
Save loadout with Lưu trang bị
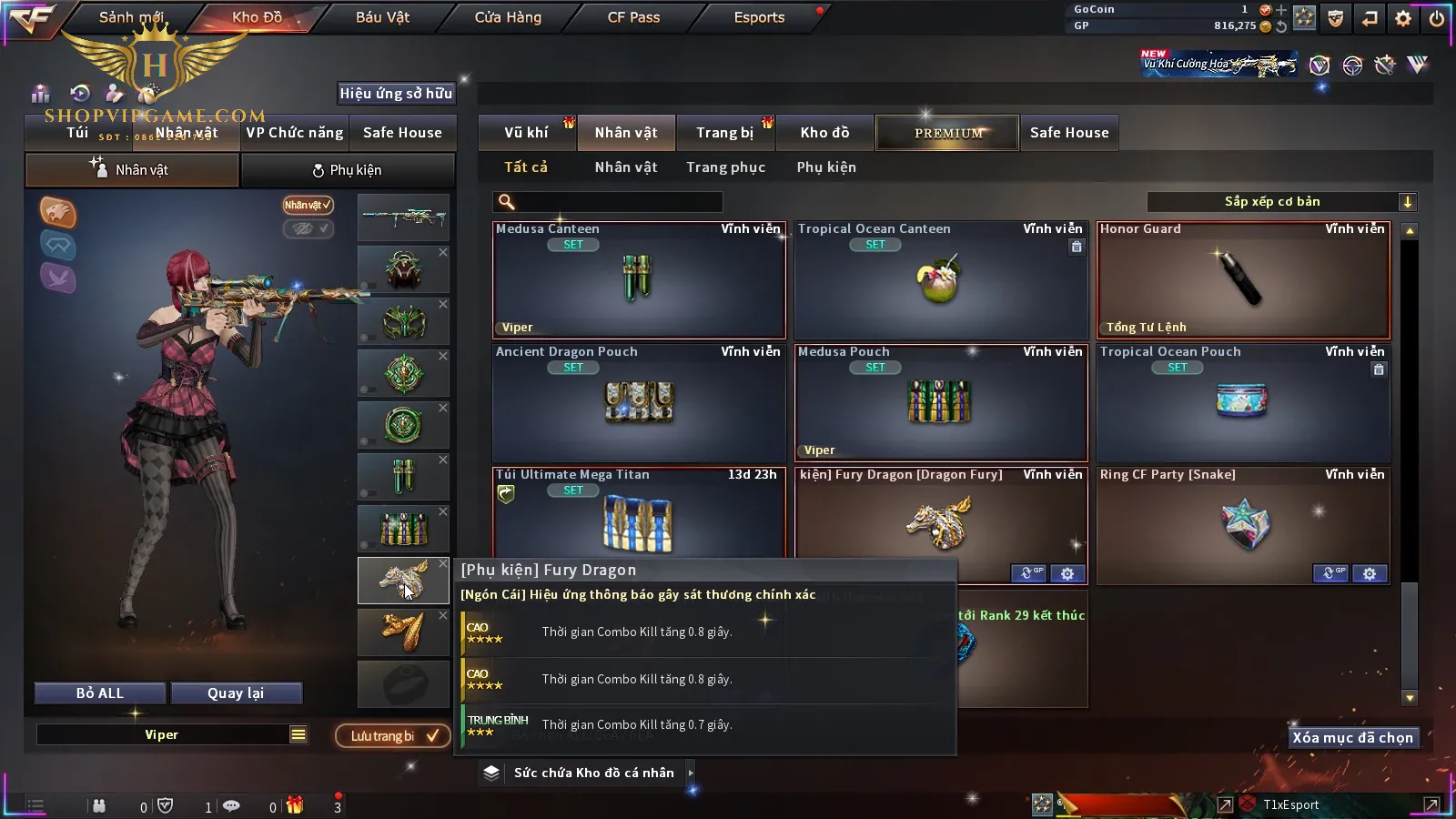pyautogui.click(x=393, y=736)
